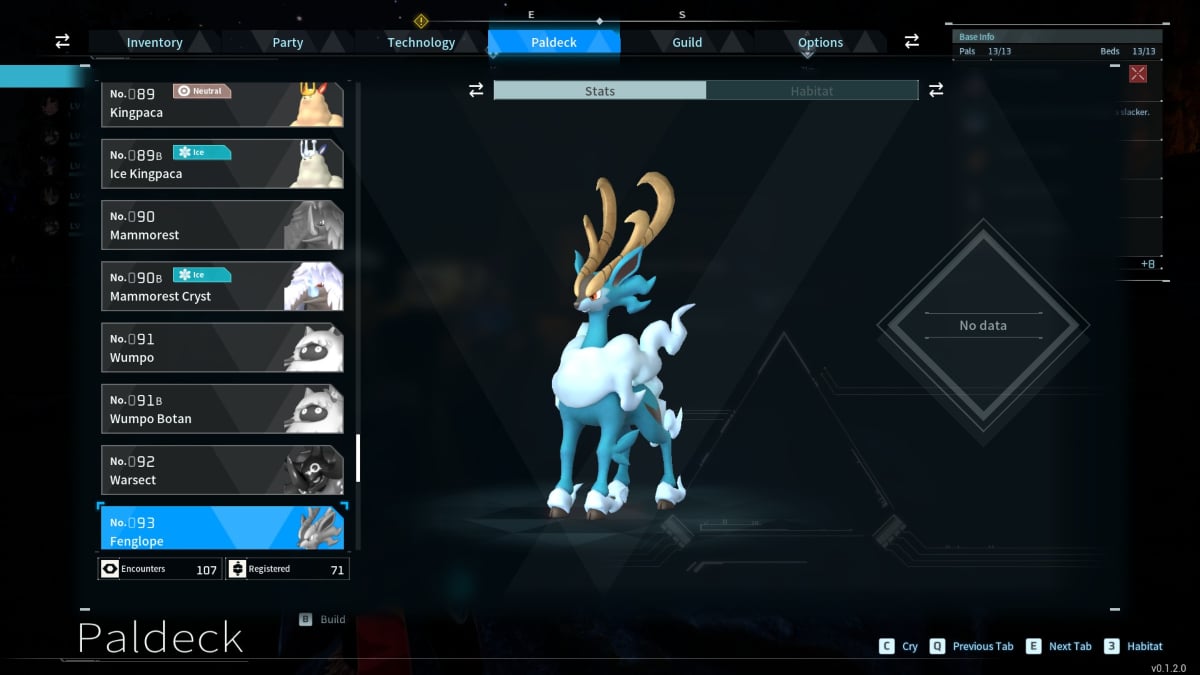The width and height of the screenshot is (1200, 675).
Task: Close the red X base info panel
Action: 1138,74
